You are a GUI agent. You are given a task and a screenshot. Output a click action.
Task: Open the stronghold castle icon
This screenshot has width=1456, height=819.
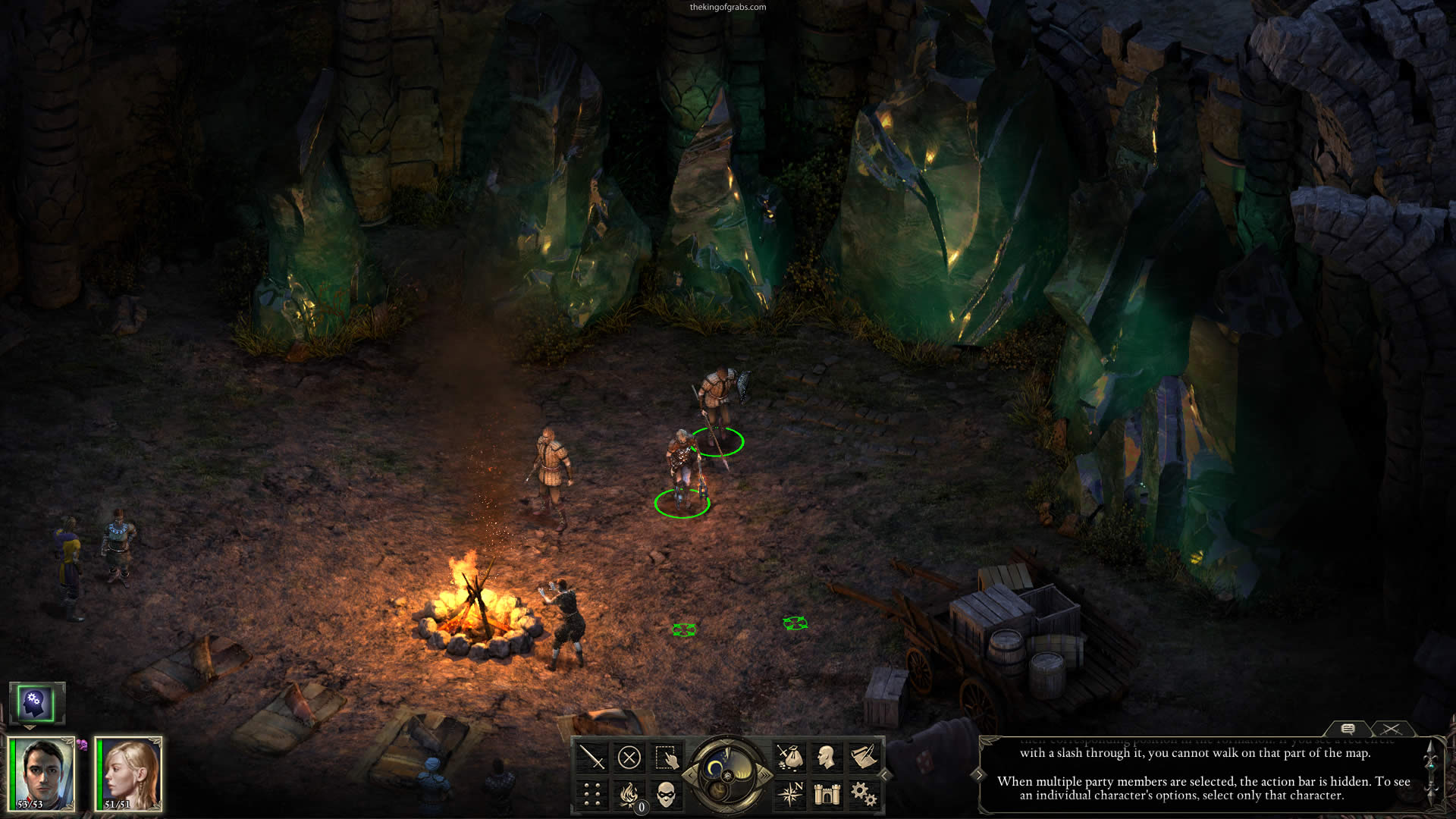tap(827, 794)
